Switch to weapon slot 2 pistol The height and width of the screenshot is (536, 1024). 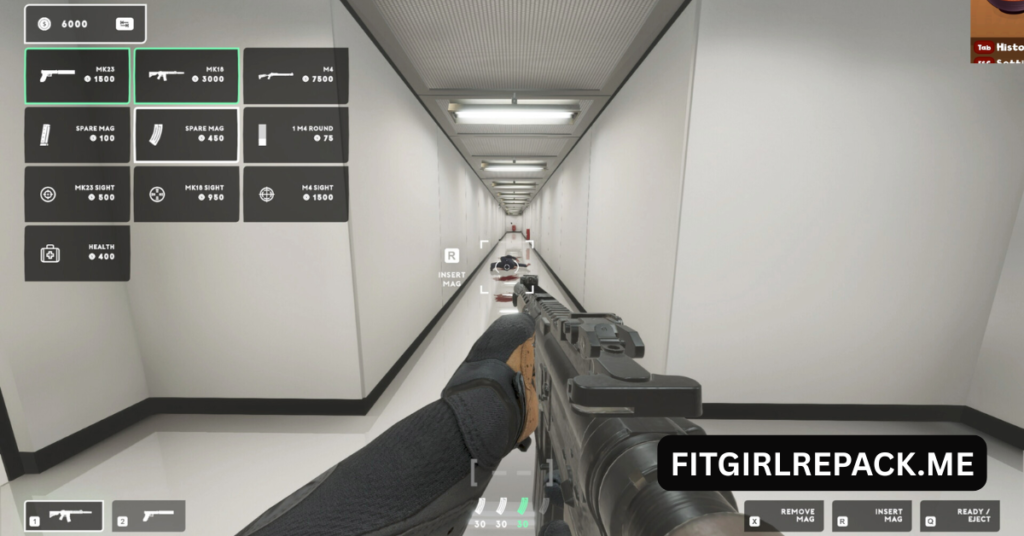pos(148,516)
